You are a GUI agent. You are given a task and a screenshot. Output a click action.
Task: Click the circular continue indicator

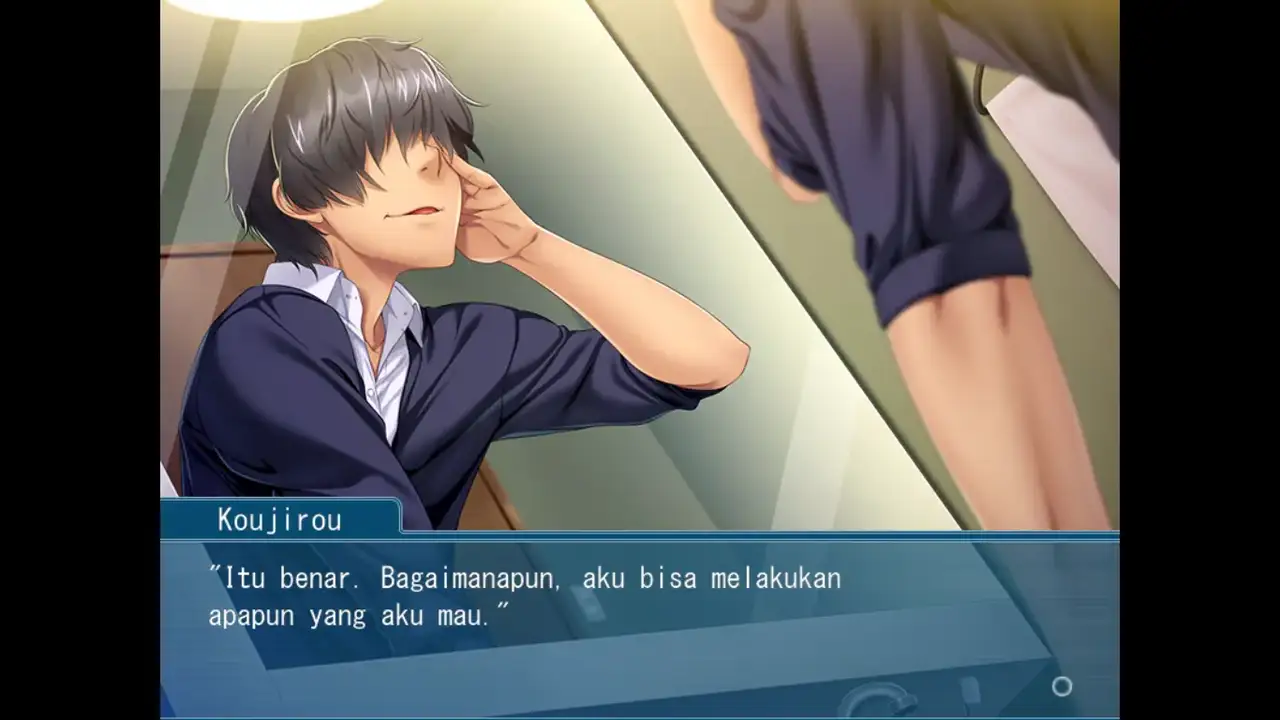click(1062, 686)
